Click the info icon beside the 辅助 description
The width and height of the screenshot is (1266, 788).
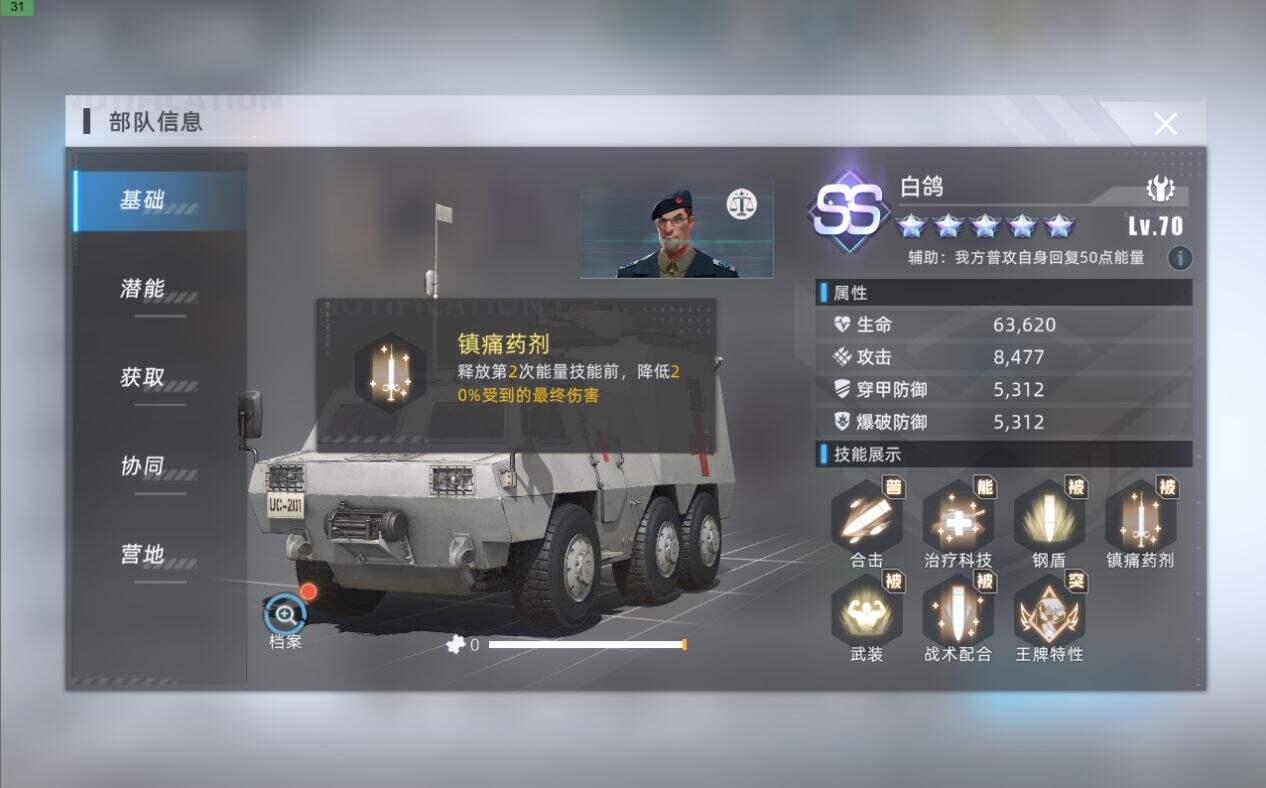tap(1180, 258)
